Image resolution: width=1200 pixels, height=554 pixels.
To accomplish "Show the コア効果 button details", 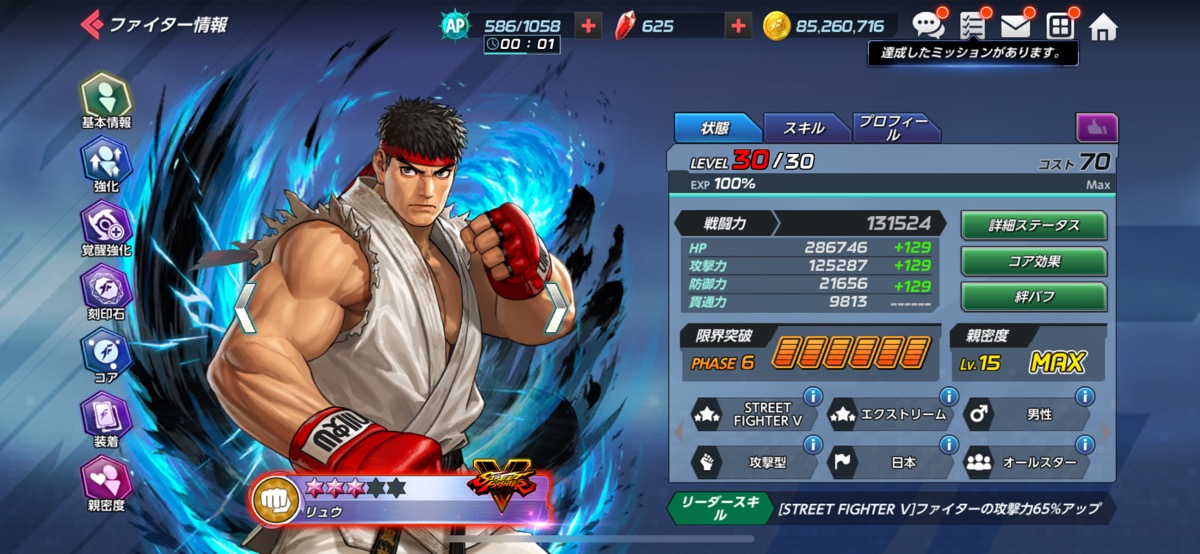I will click(x=1034, y=261).
